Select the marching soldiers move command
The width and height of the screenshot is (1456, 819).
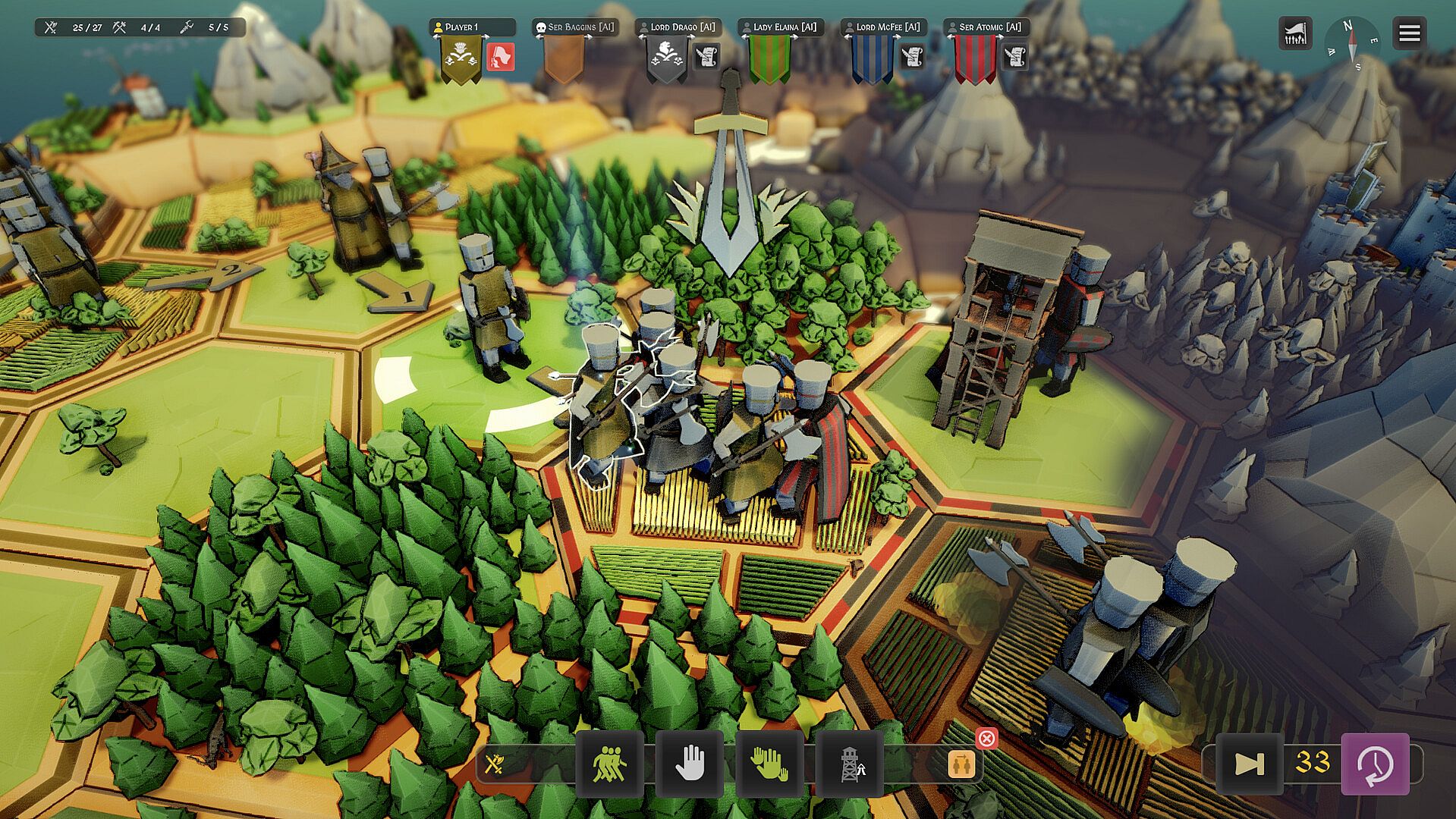pos(610,764)
